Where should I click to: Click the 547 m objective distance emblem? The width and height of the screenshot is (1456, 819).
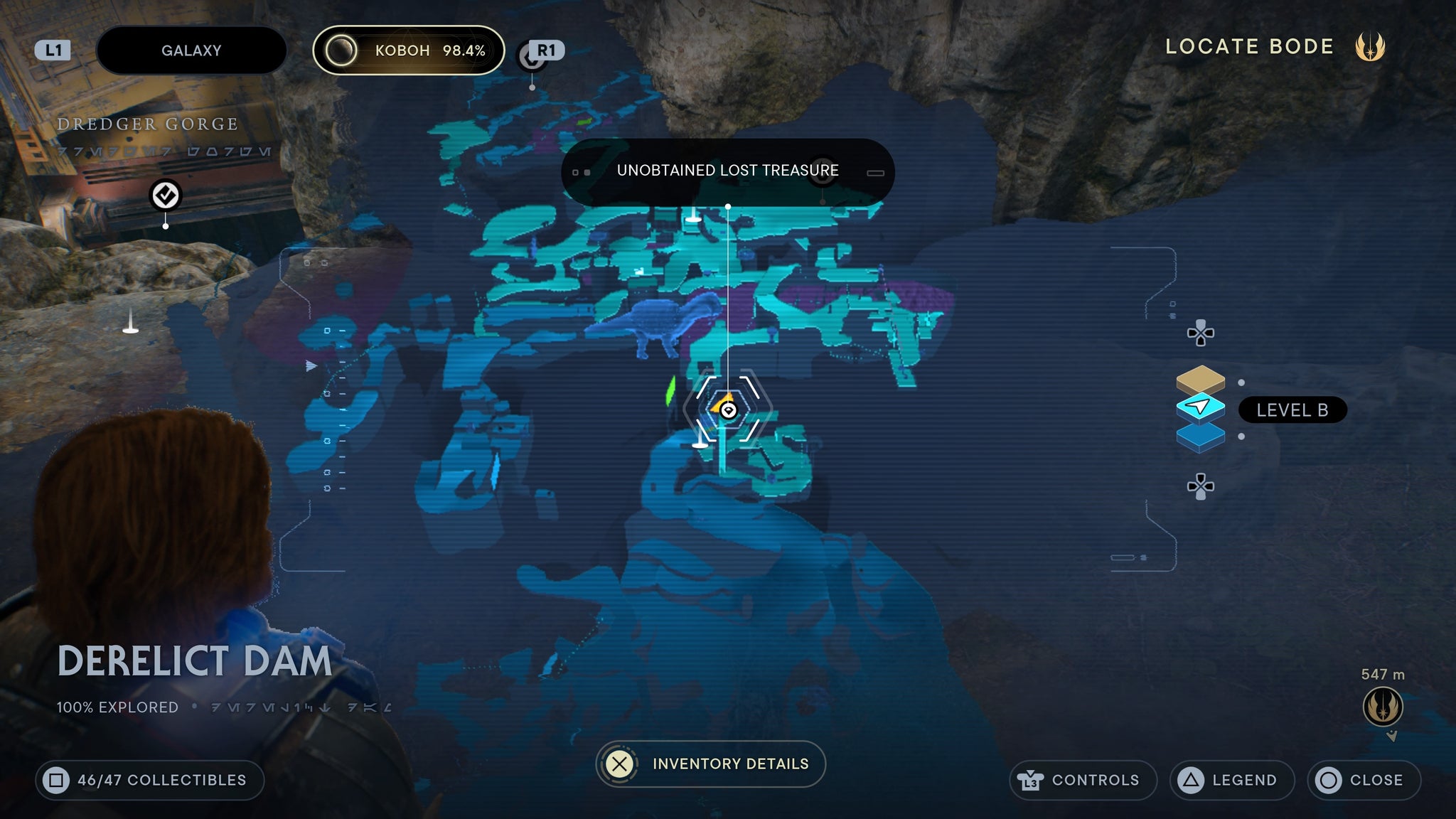click(x=1383, y=707)
